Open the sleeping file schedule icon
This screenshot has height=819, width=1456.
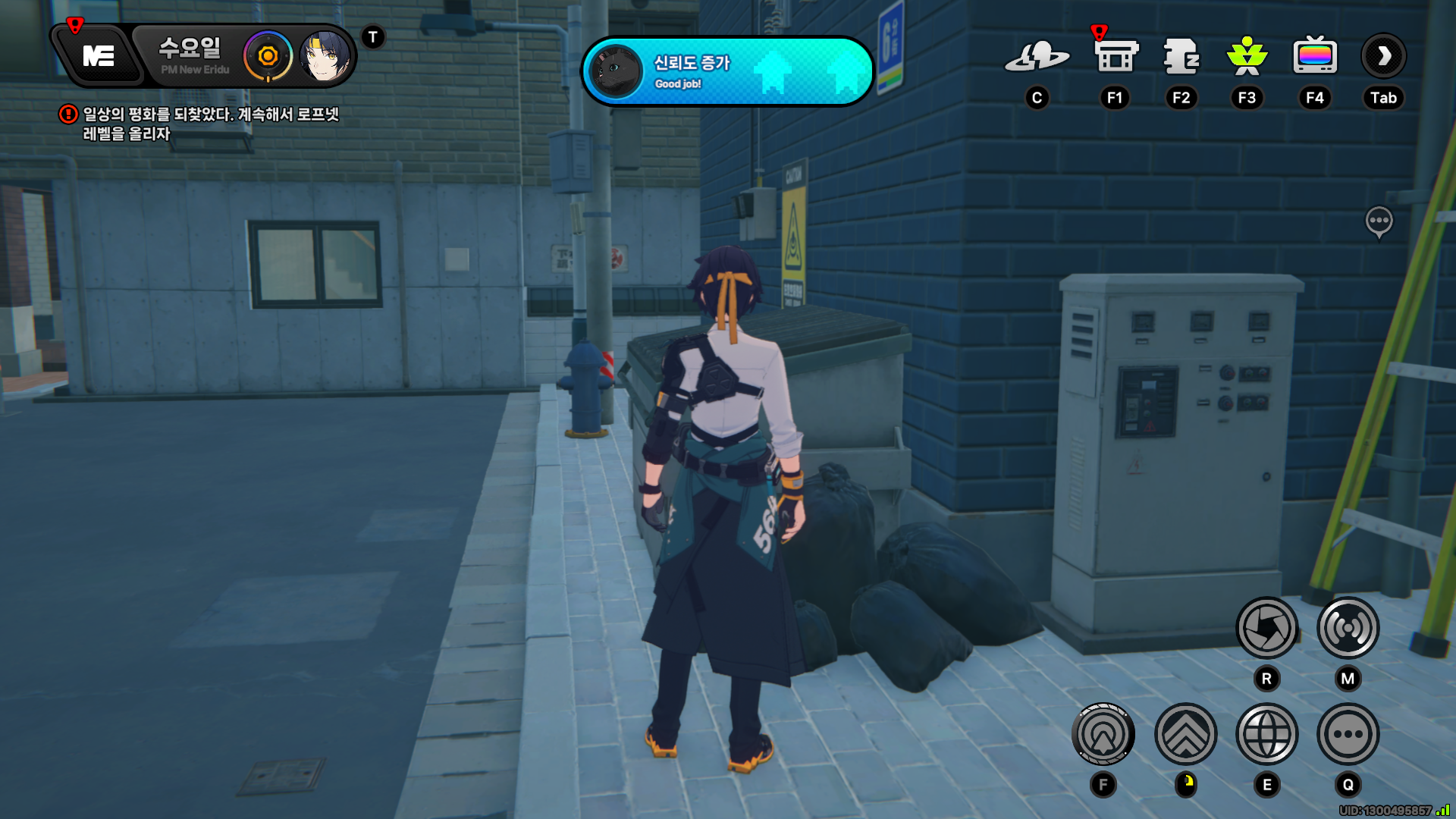point(1181,57)
